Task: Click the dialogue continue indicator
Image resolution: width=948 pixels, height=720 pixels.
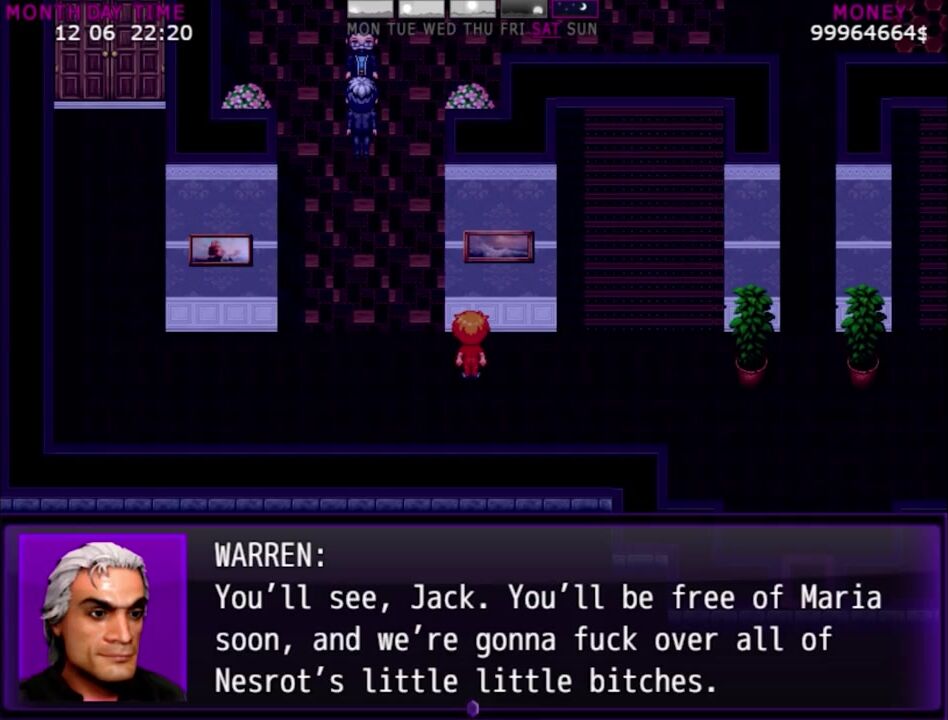Action: (473, 708)
